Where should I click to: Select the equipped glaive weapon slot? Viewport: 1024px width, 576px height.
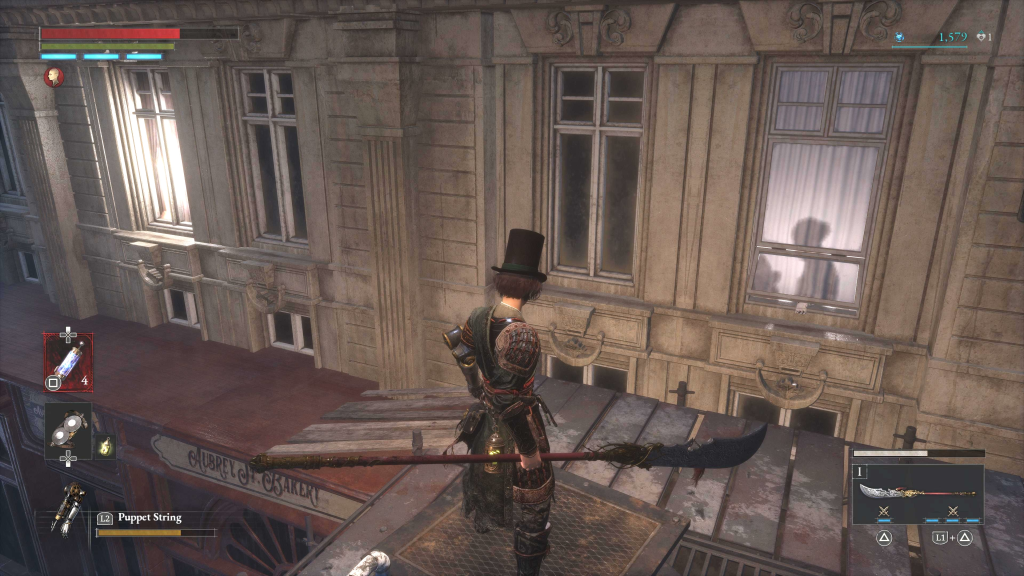coord(917,493)
